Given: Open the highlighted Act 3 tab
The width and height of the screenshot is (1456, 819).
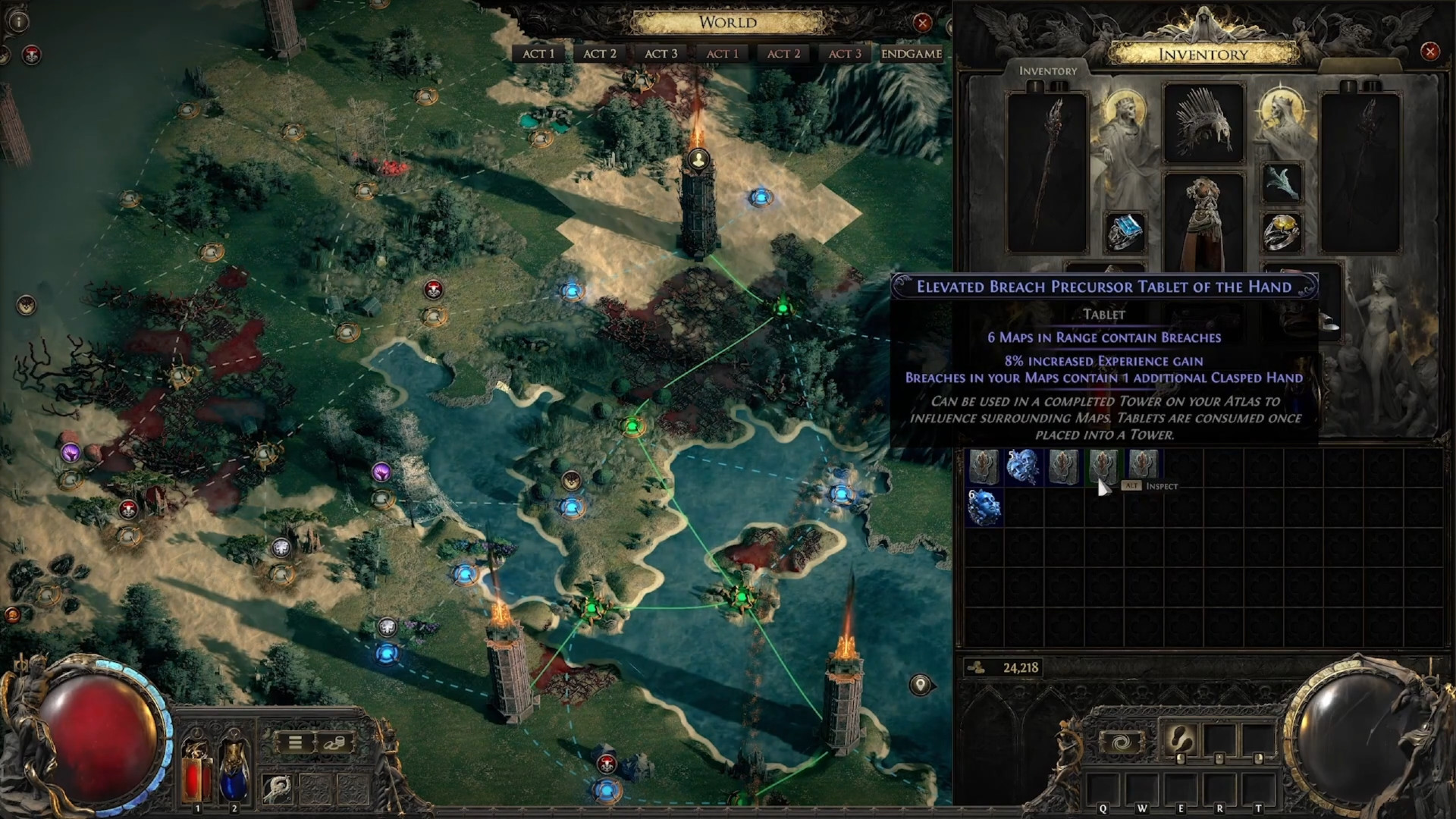Looking at the screenshot, I should (661, 54).
